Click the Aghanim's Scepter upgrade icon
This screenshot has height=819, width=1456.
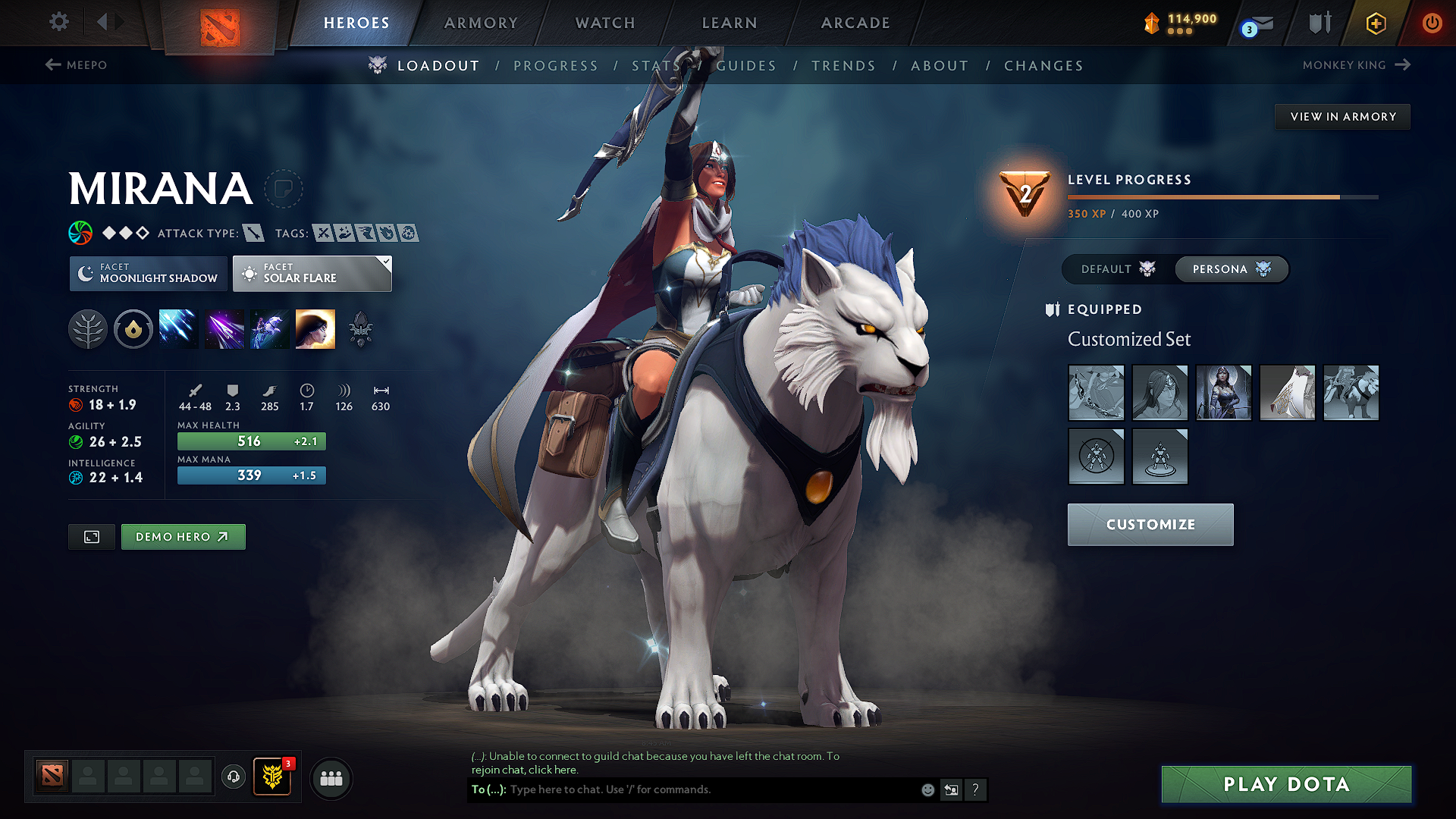click(360, 328)
